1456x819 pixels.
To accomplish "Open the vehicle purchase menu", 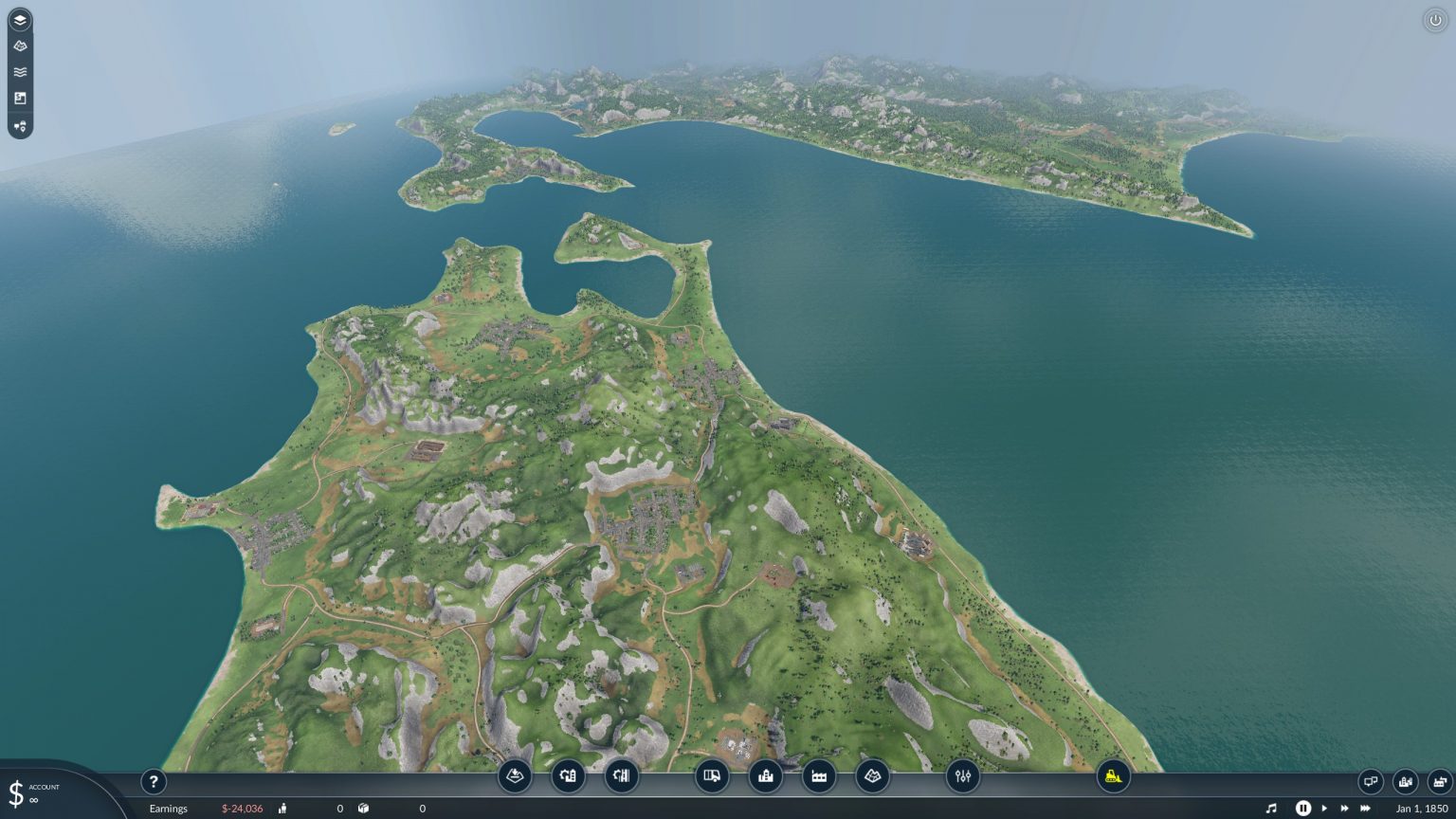I will [x=713, y=776].
